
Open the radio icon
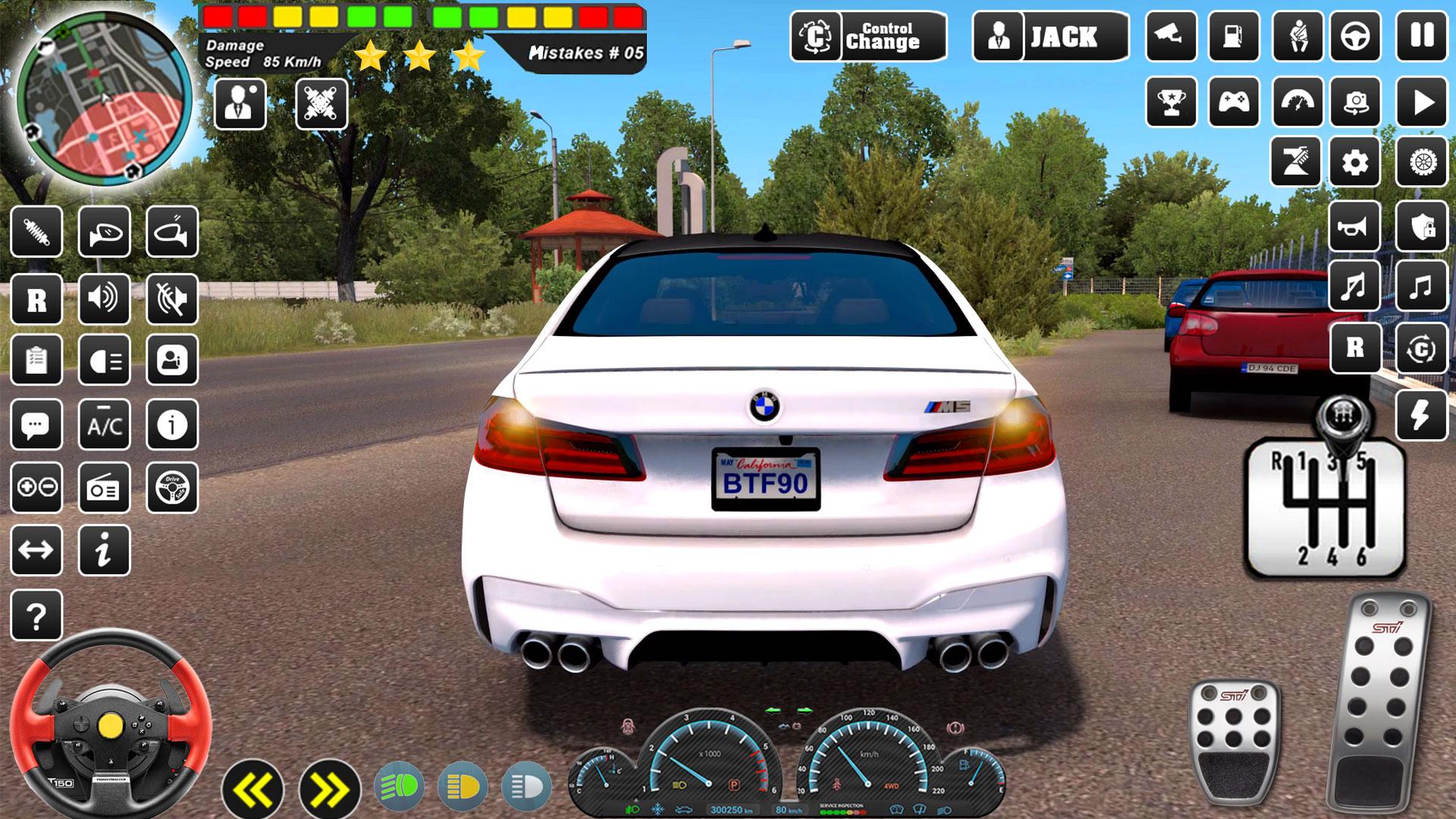(105, 488)
